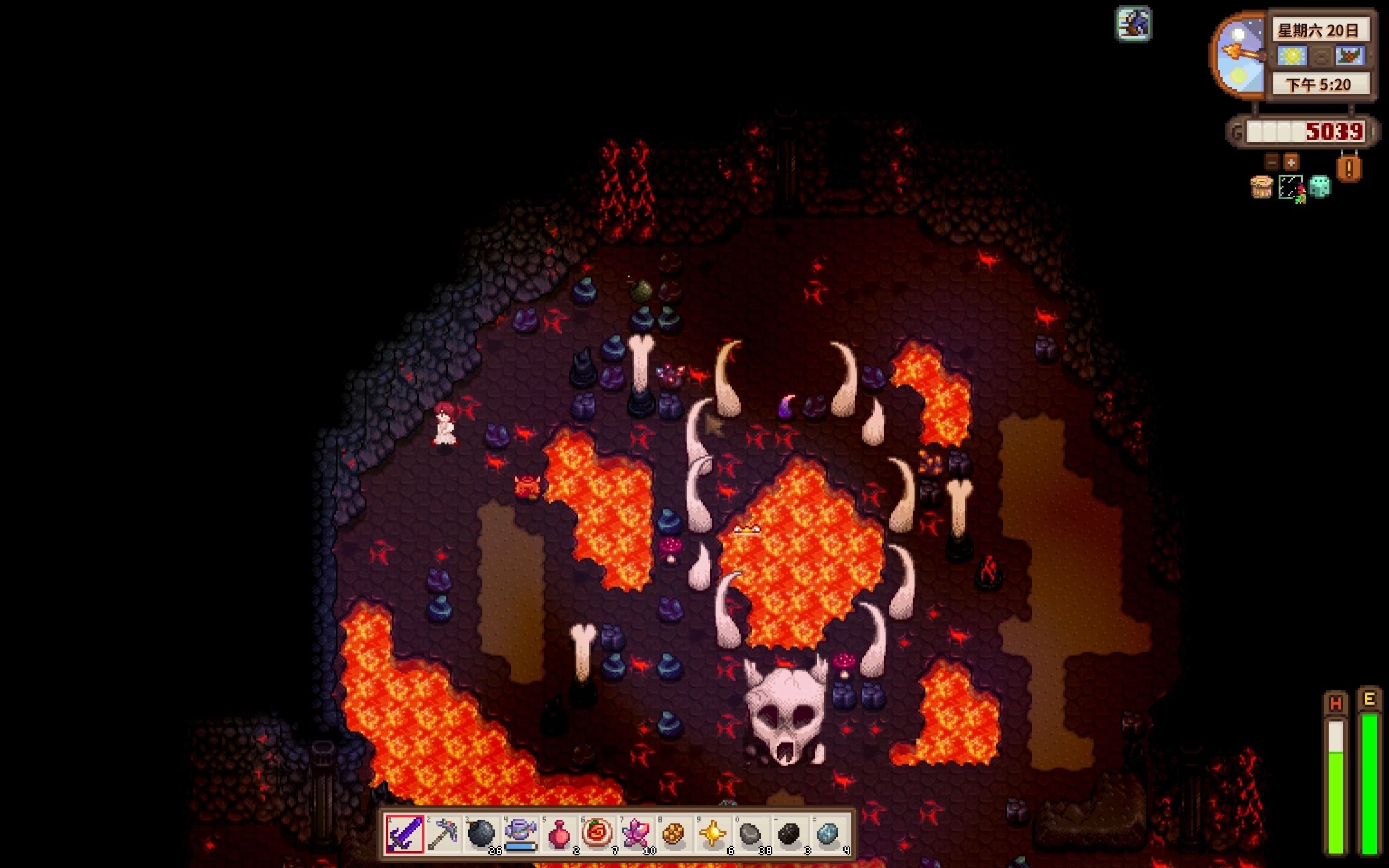This screenshot has width=1389, height=868.
Task: Check the active buff icon
Action: click(x=1133, y=24)
